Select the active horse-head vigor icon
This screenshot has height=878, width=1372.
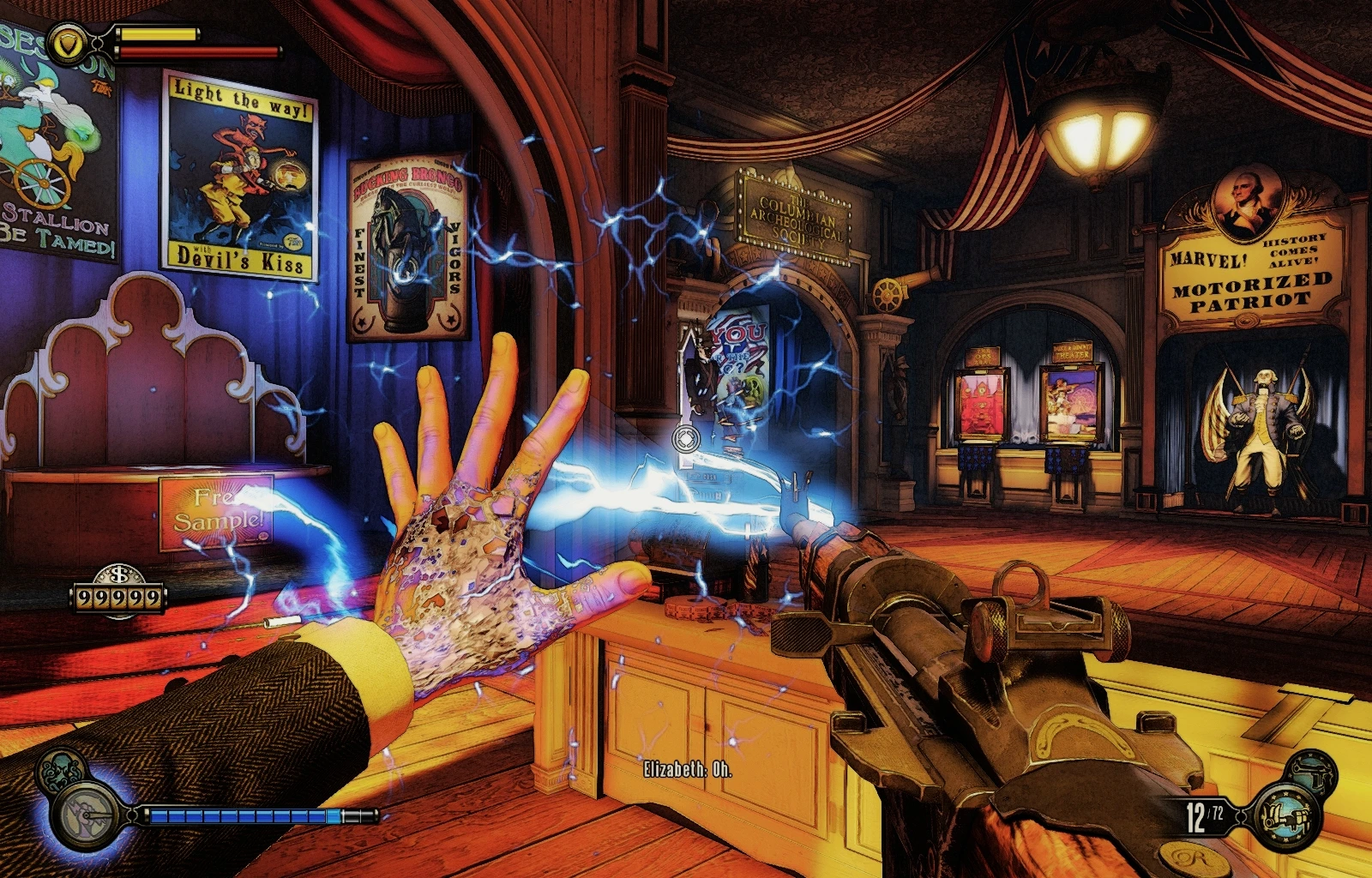point(87,813)
